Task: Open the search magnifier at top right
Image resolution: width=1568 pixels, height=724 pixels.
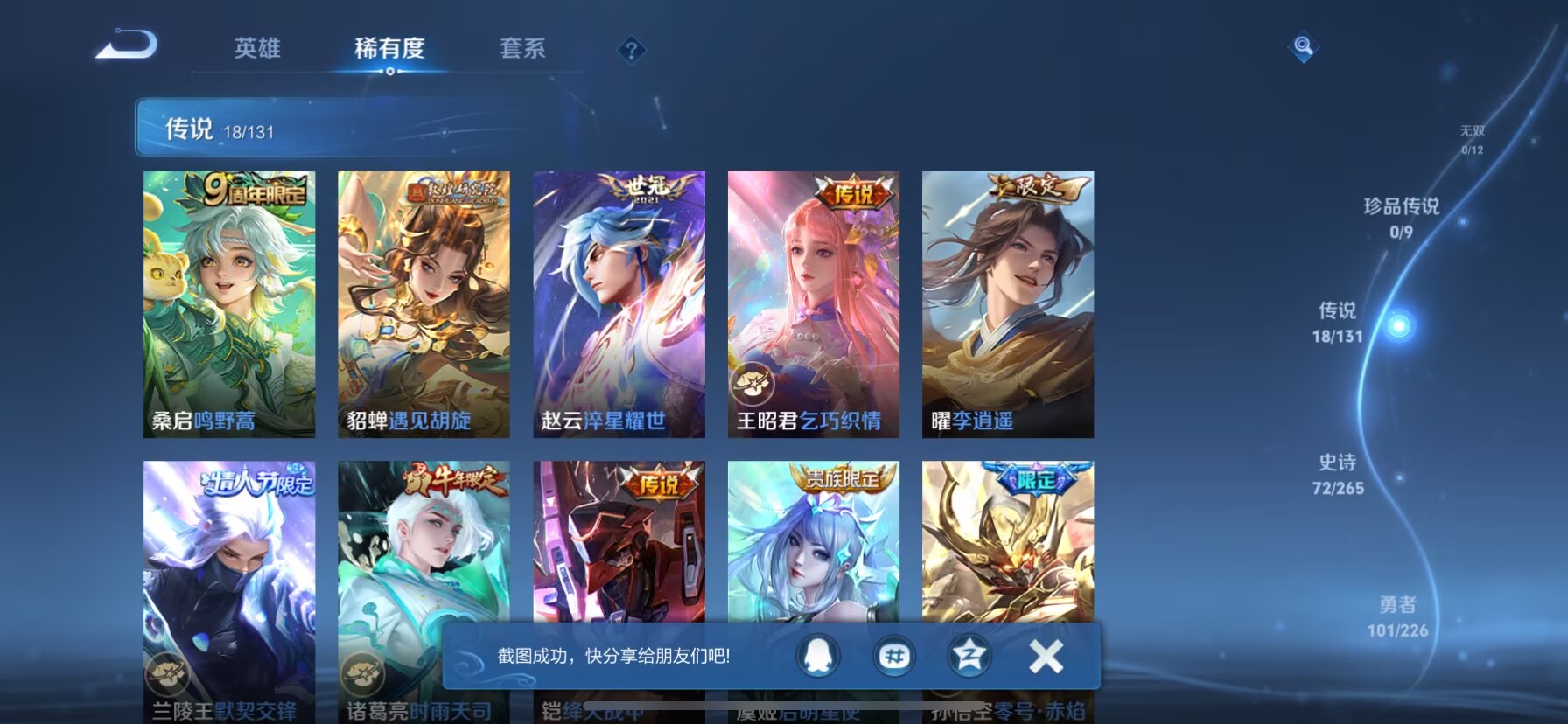Action: tap(1303, 46)
